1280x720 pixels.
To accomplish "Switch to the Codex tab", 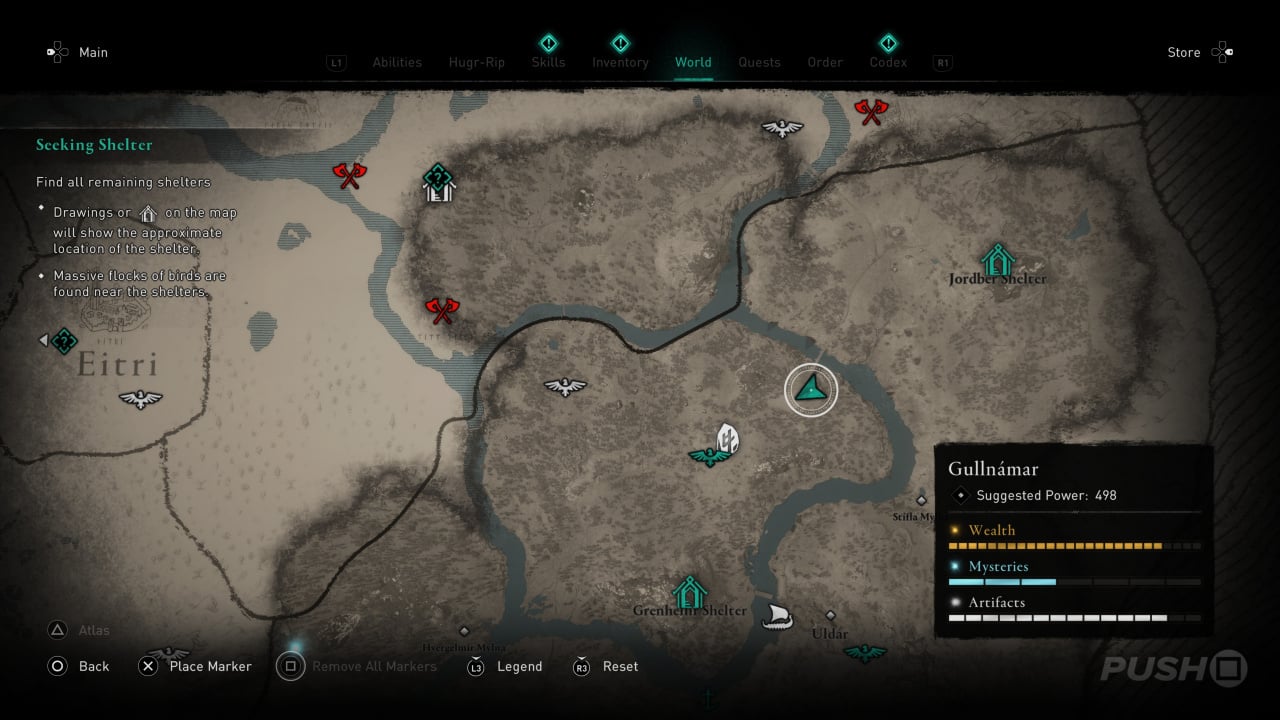I will (888, 62).
